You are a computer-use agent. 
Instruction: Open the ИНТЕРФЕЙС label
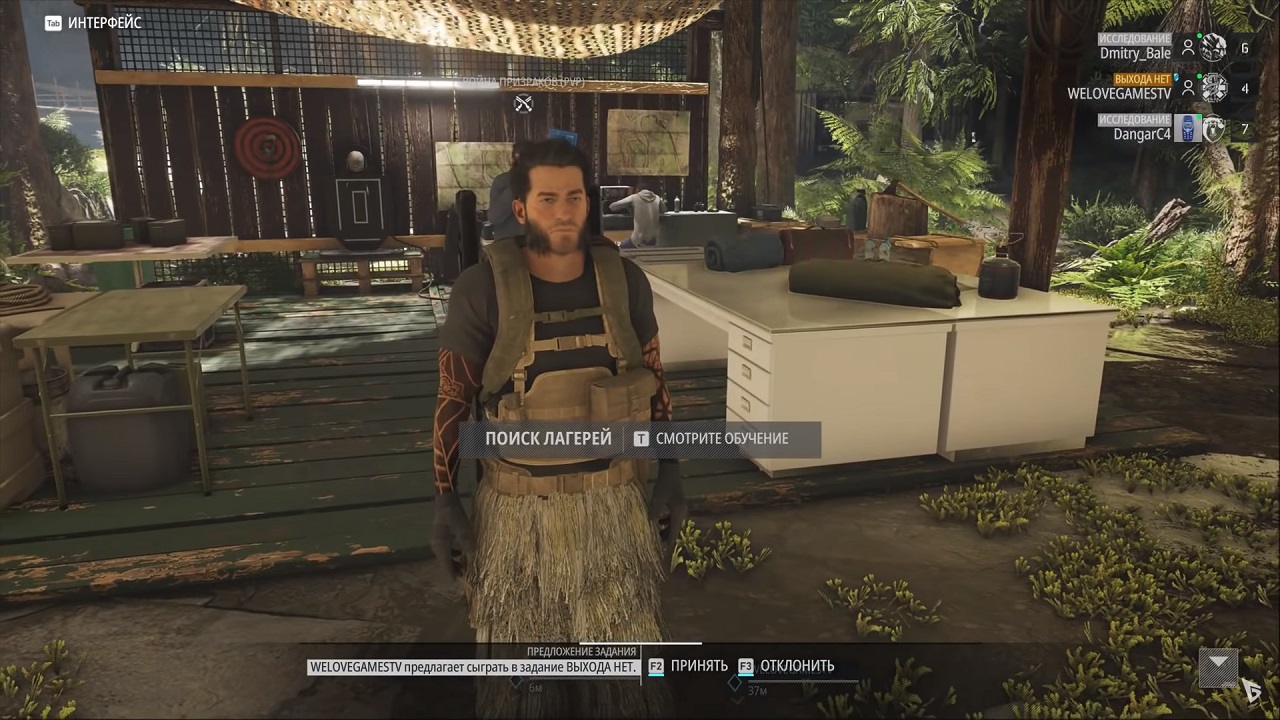[x=104, y=23]
